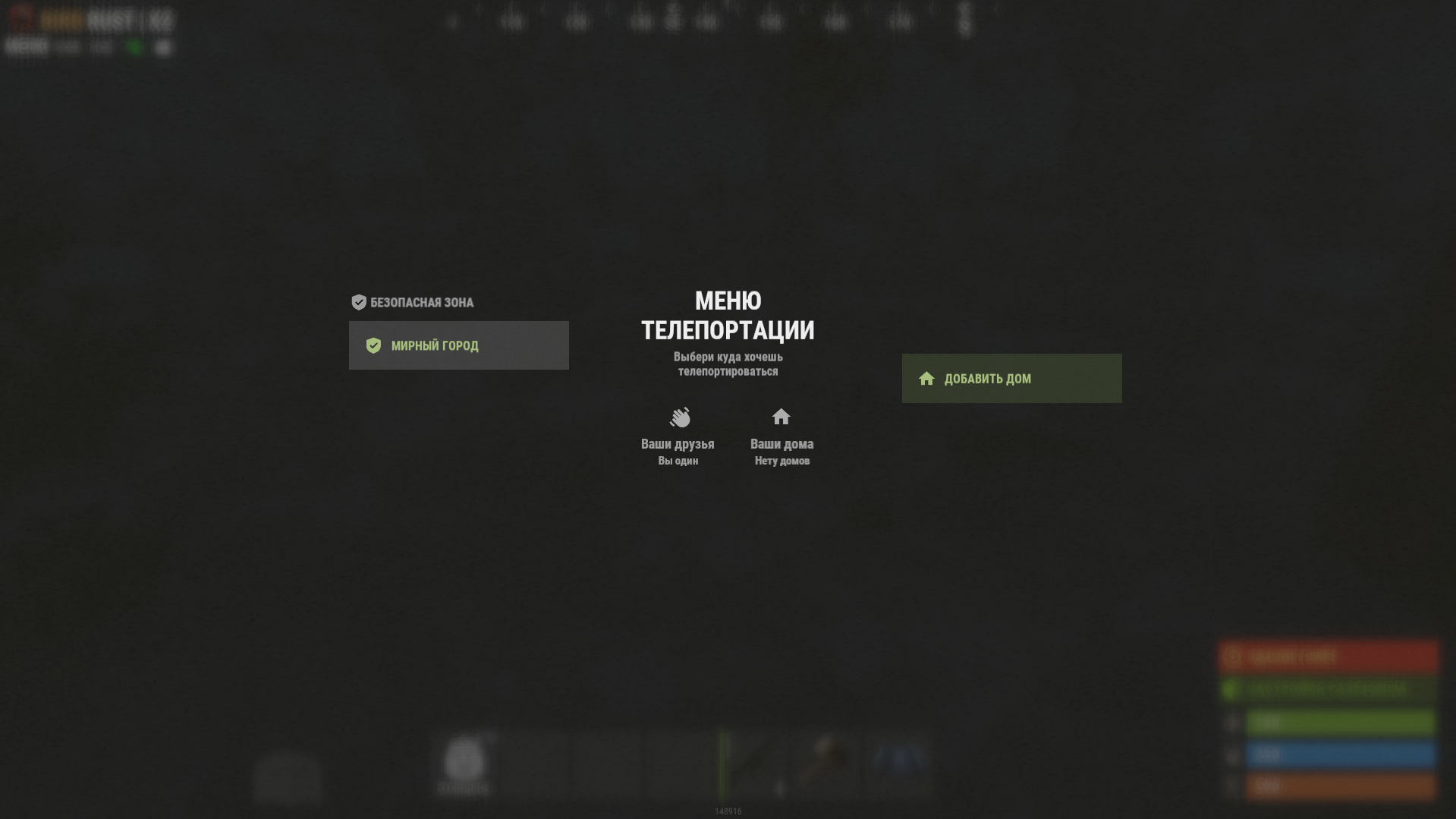The image size is (1456, 819).
Task: Click the «Вы один» status text
Action: [679, 459]
